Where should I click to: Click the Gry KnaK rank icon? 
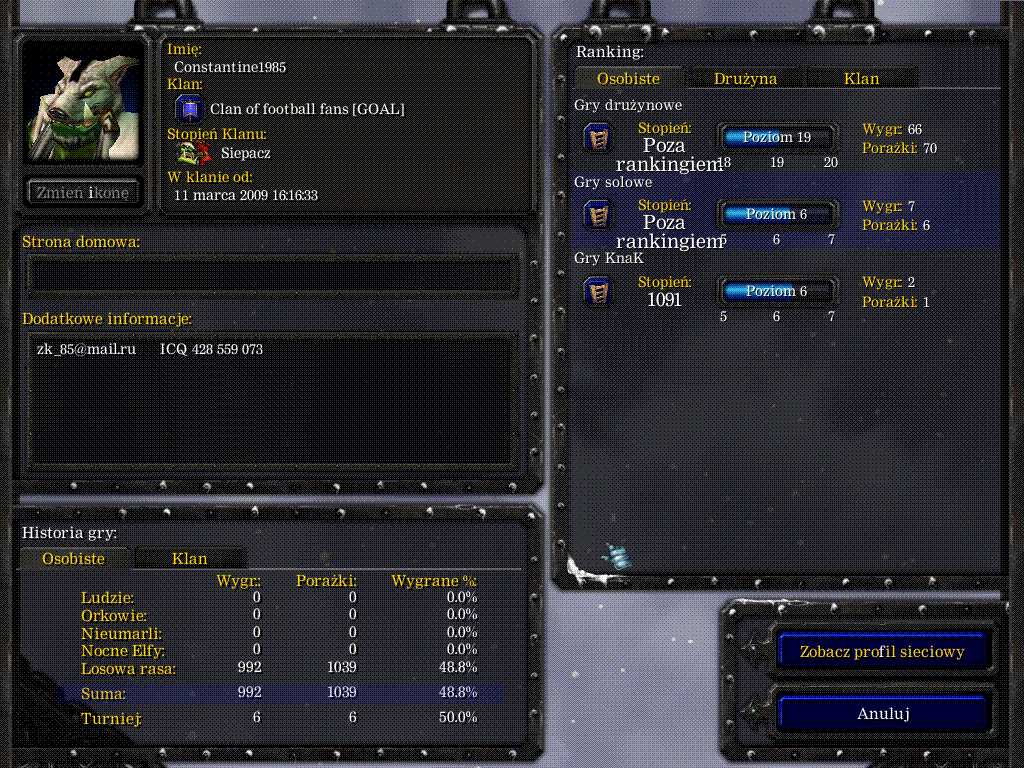(598, 291)
